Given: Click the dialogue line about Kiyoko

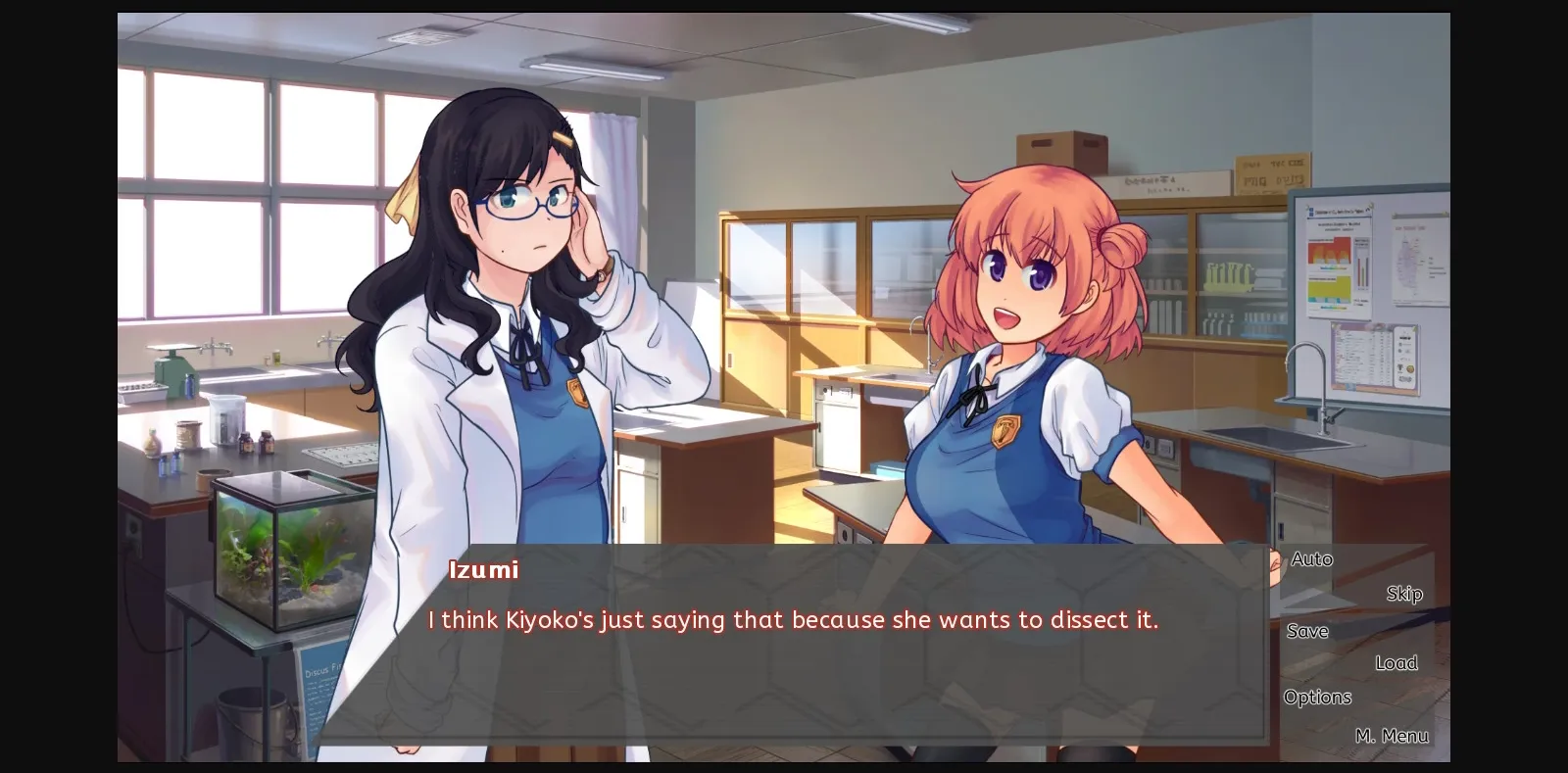Looking at the screenshot, I should click(x=792, y=619).
